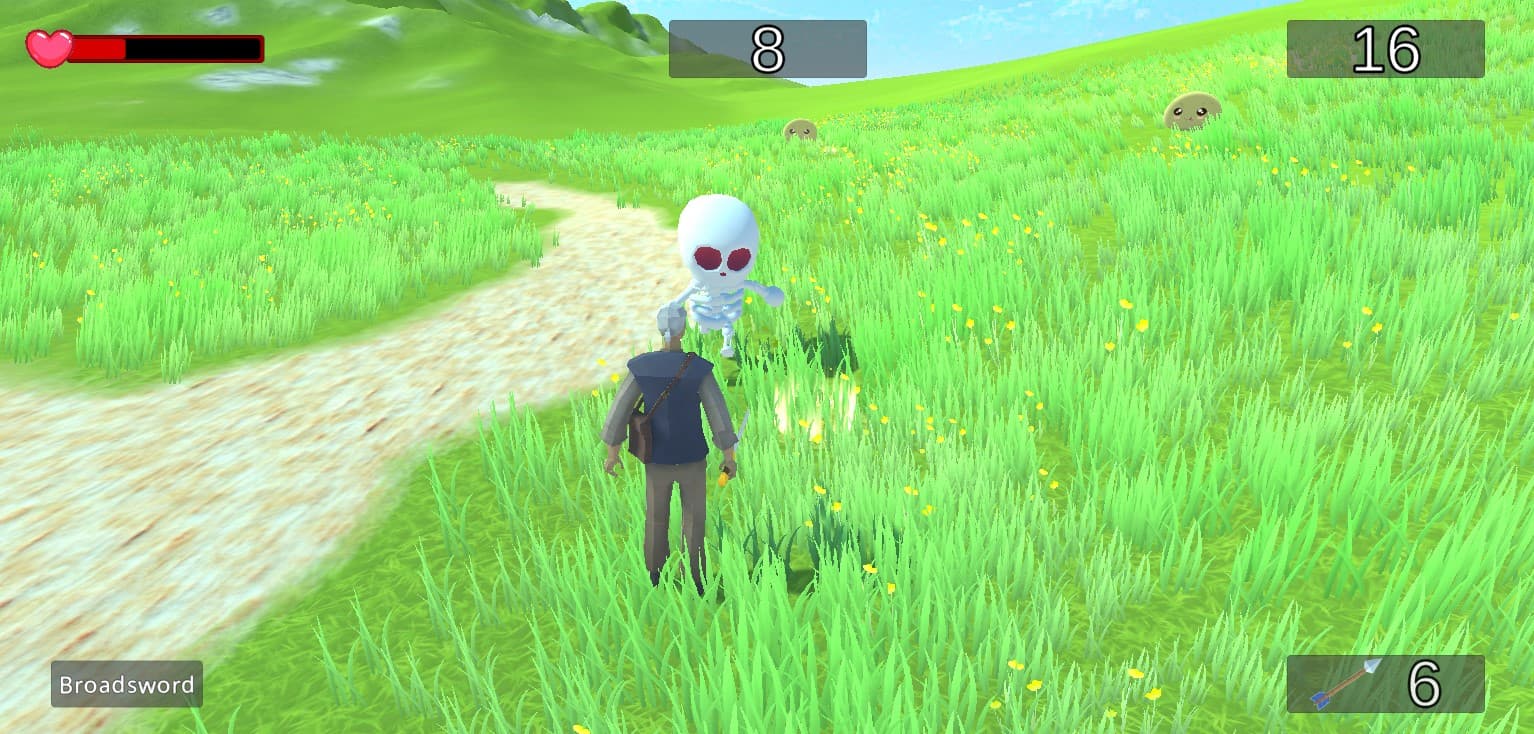Select the arrow ammo icon in the corner
Viewport: 1534px width, 734px height.
pyautogui.click(x=1345, y=684)
